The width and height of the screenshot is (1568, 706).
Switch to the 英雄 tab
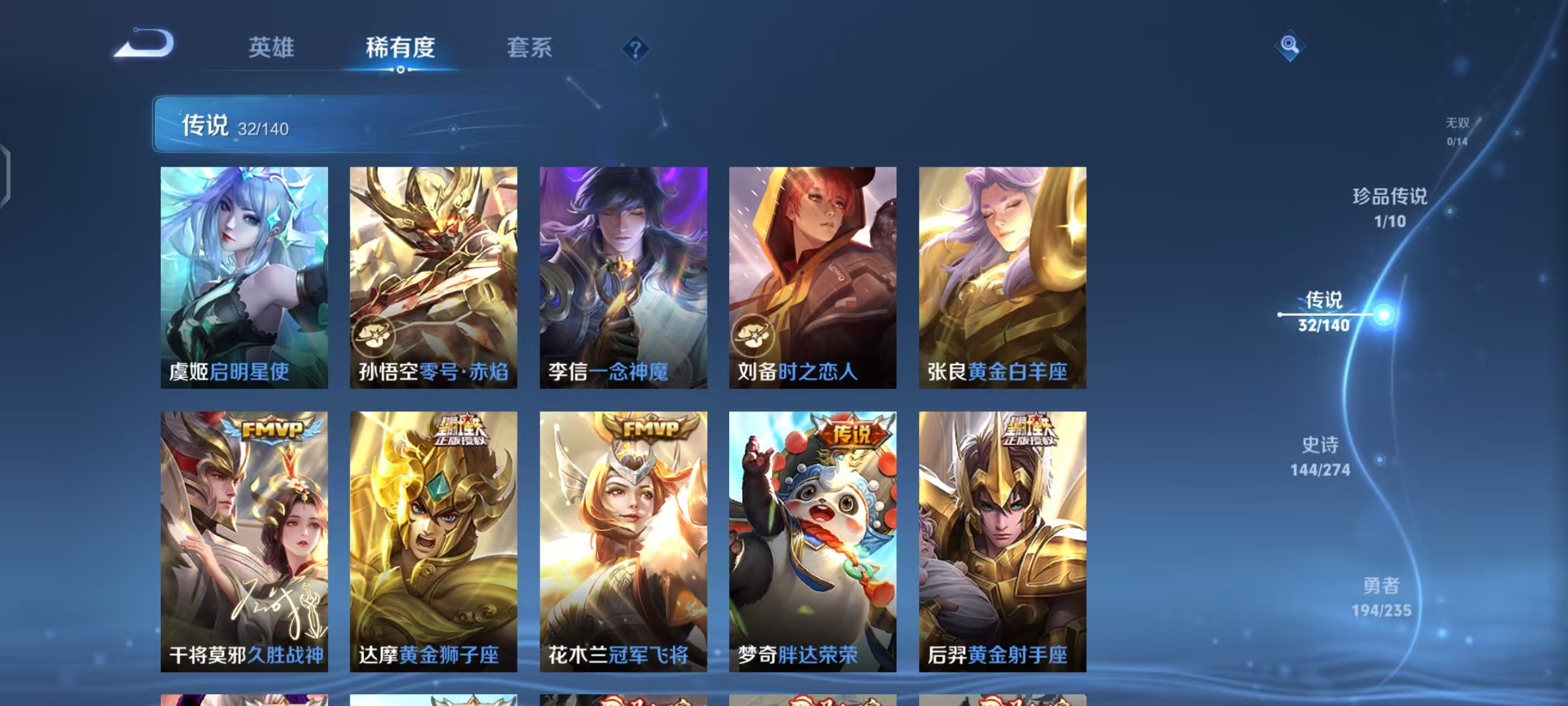[x=271, y=48]
